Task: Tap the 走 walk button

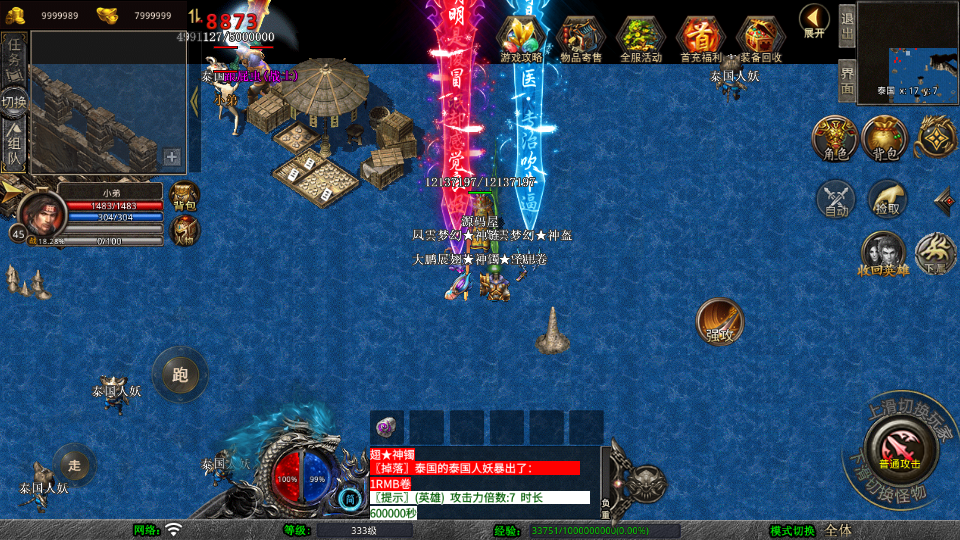Action: tap(74, 464)
